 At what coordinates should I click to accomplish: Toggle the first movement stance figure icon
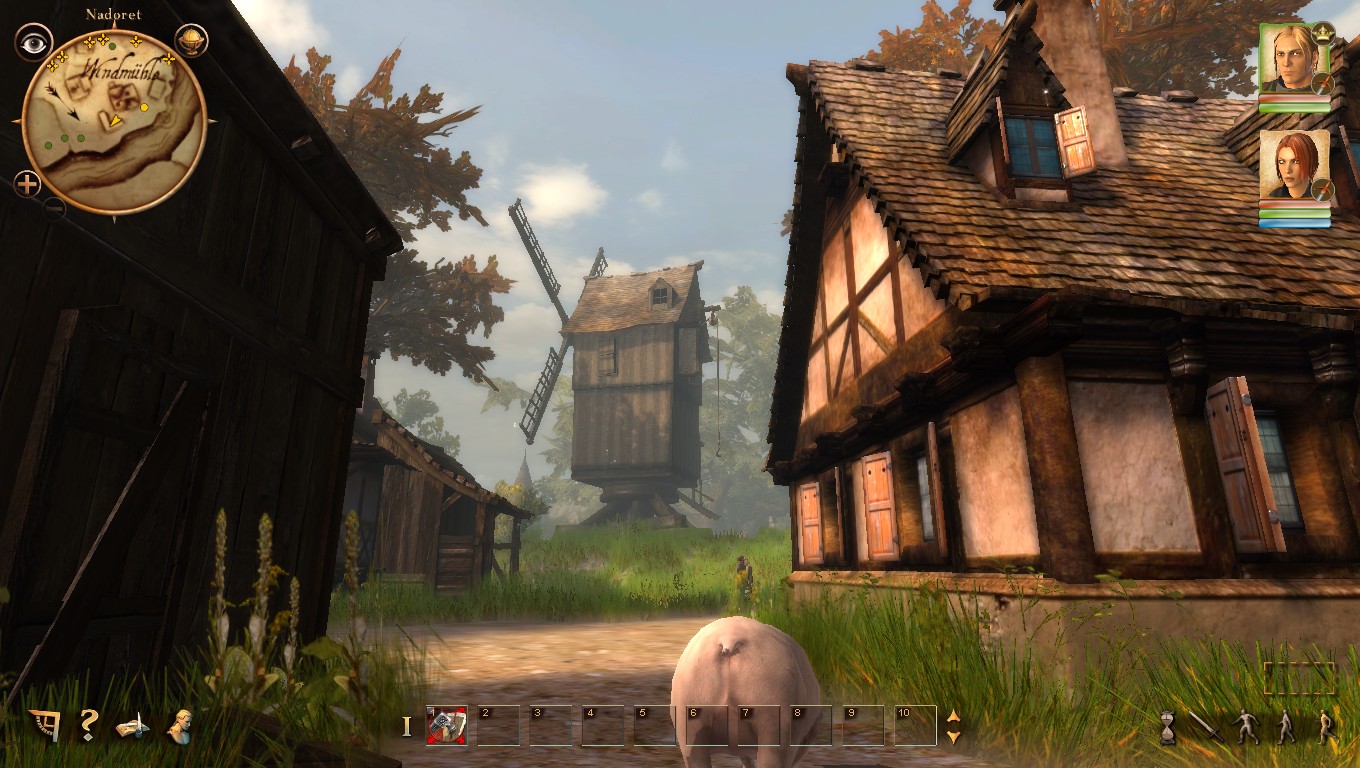(x=1247, y=725)
